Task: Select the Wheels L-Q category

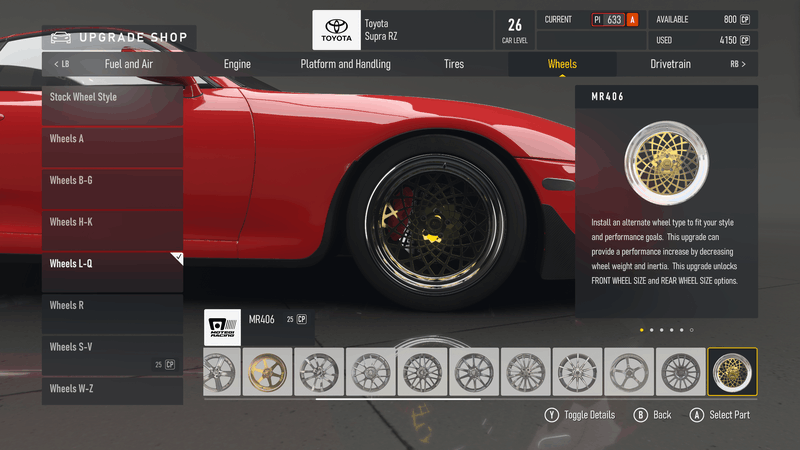Action: coord(112,270)
